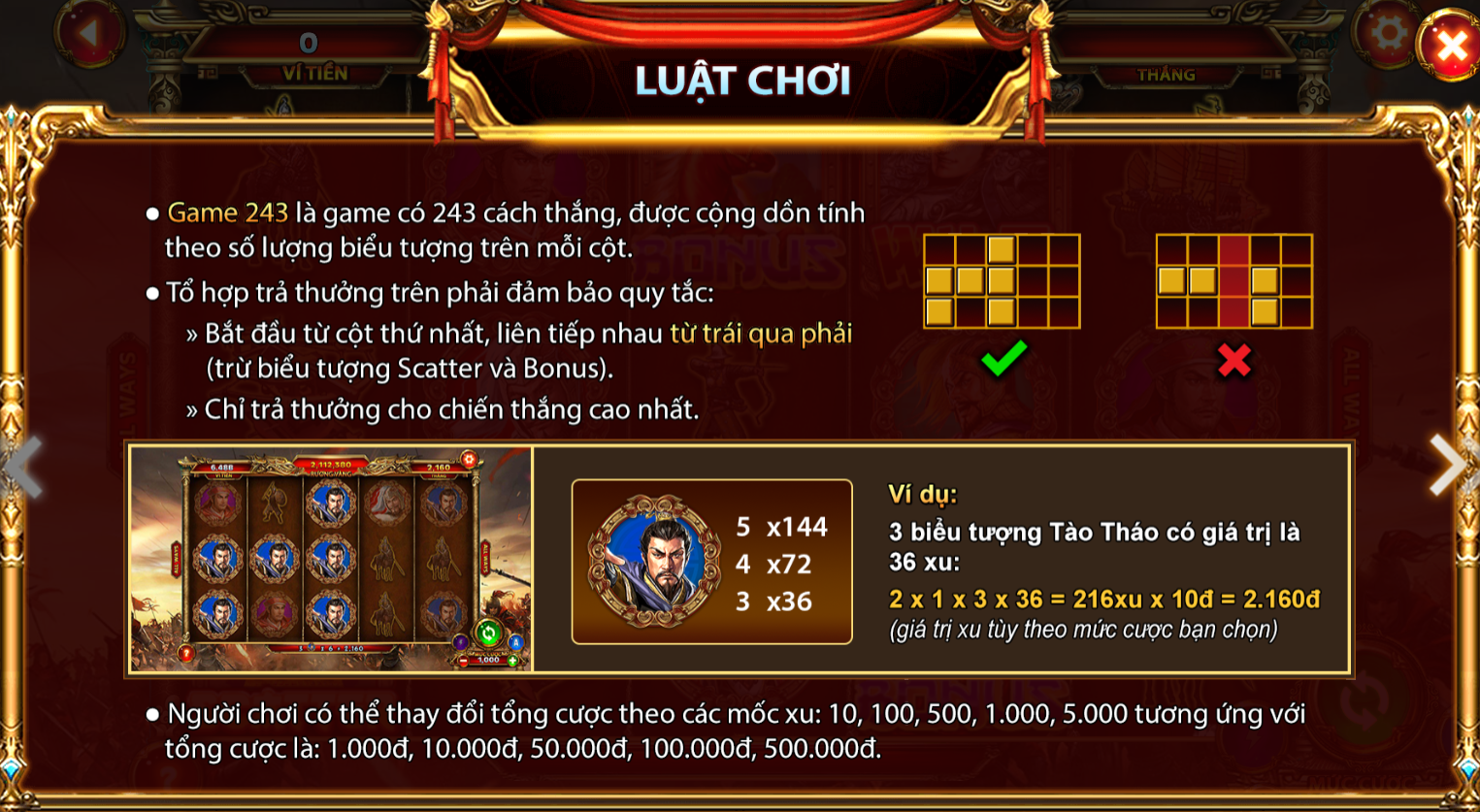
Task: Click the minus button to lower the bet
Action: (x=463, y=660)
